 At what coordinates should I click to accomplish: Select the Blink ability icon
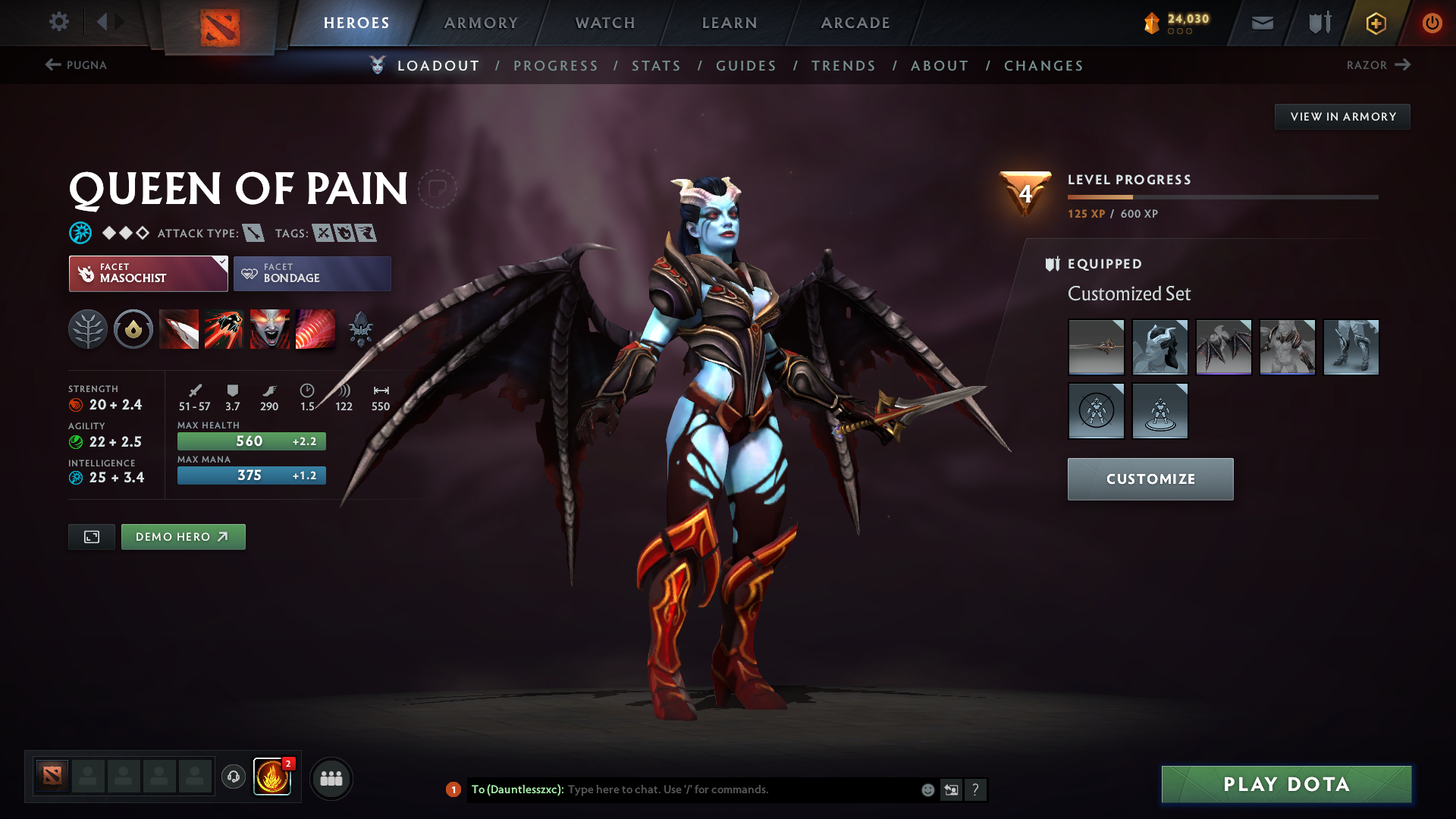point(223,330)
